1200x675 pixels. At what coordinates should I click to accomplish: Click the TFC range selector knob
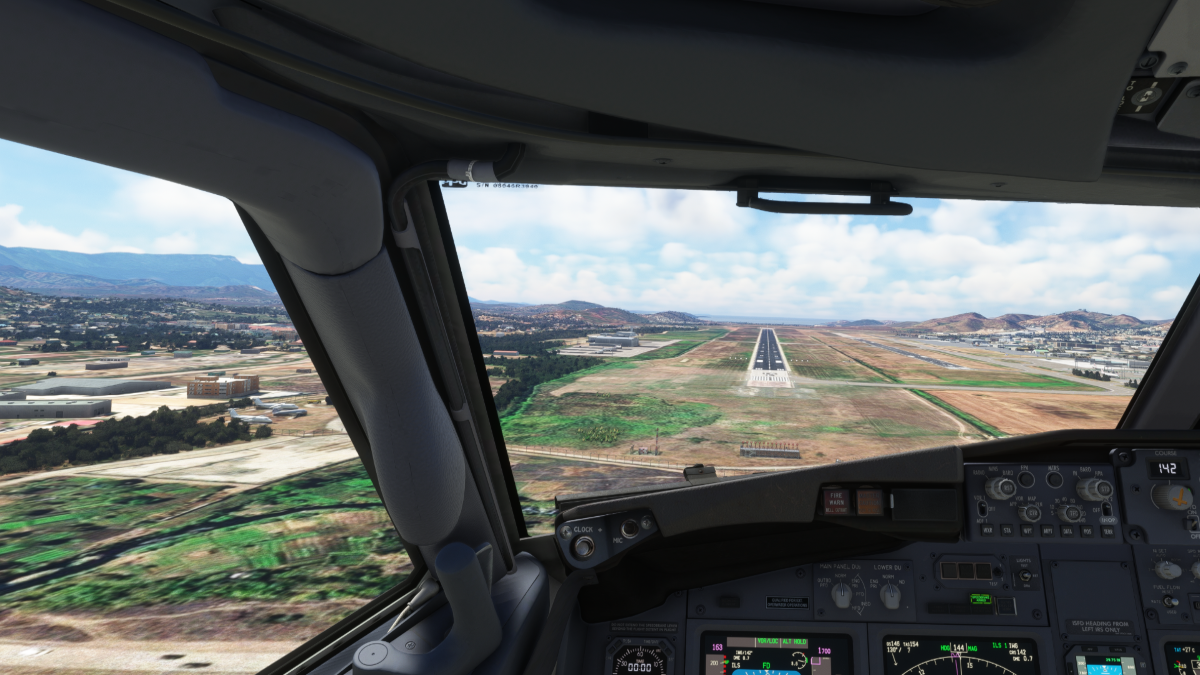coord(1071,513)
